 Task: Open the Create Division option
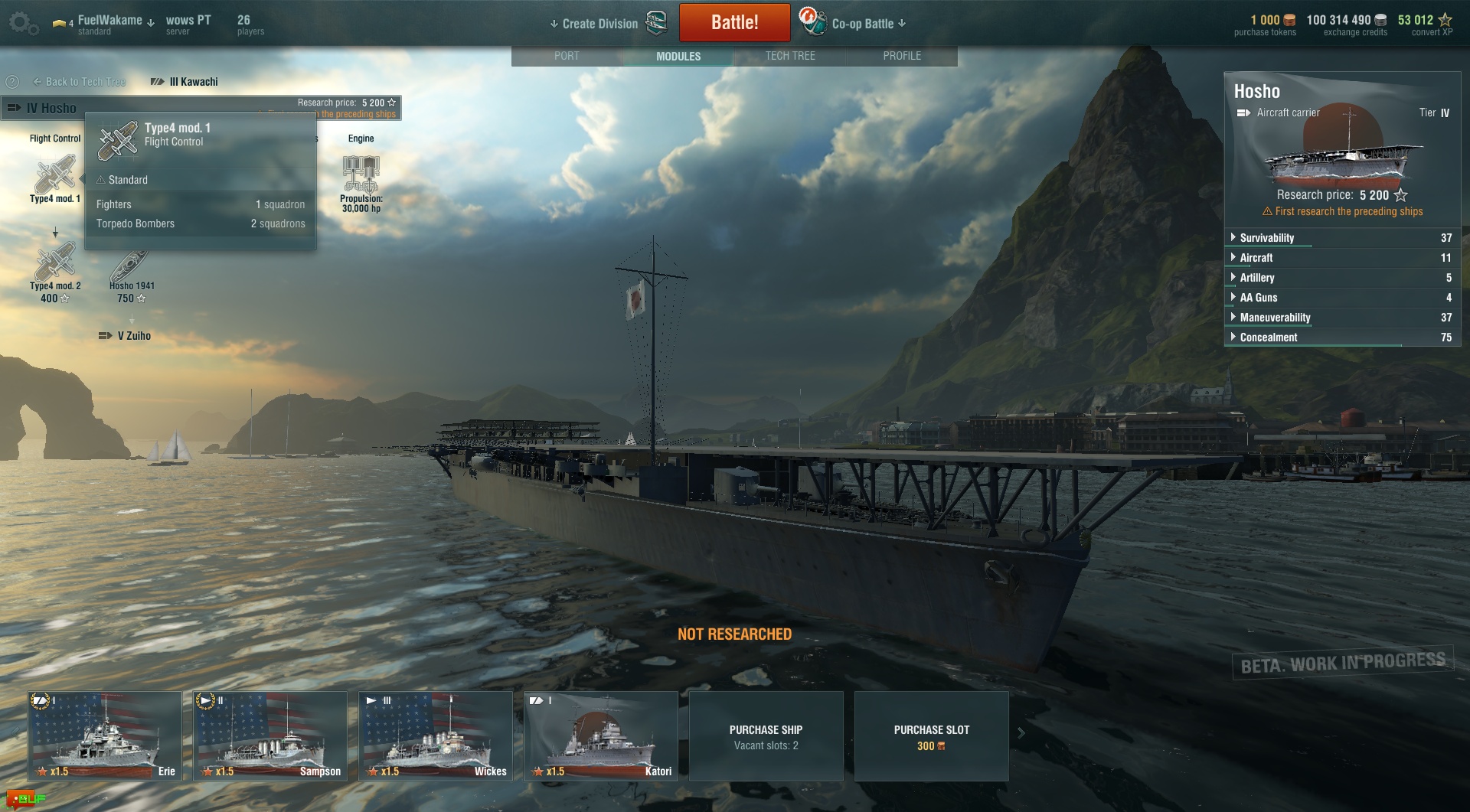[599, 24]
